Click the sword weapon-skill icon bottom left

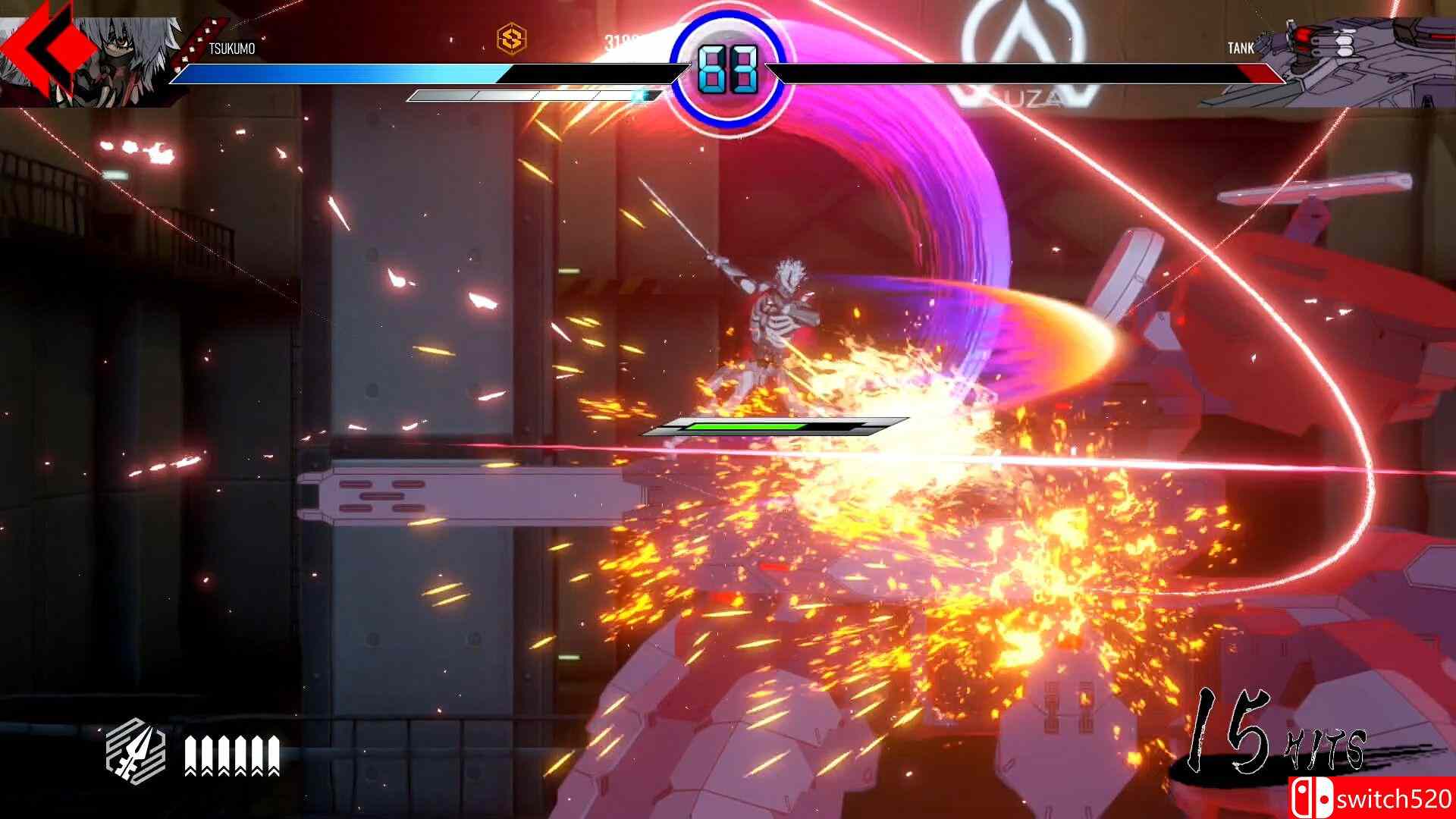(136, 751)
